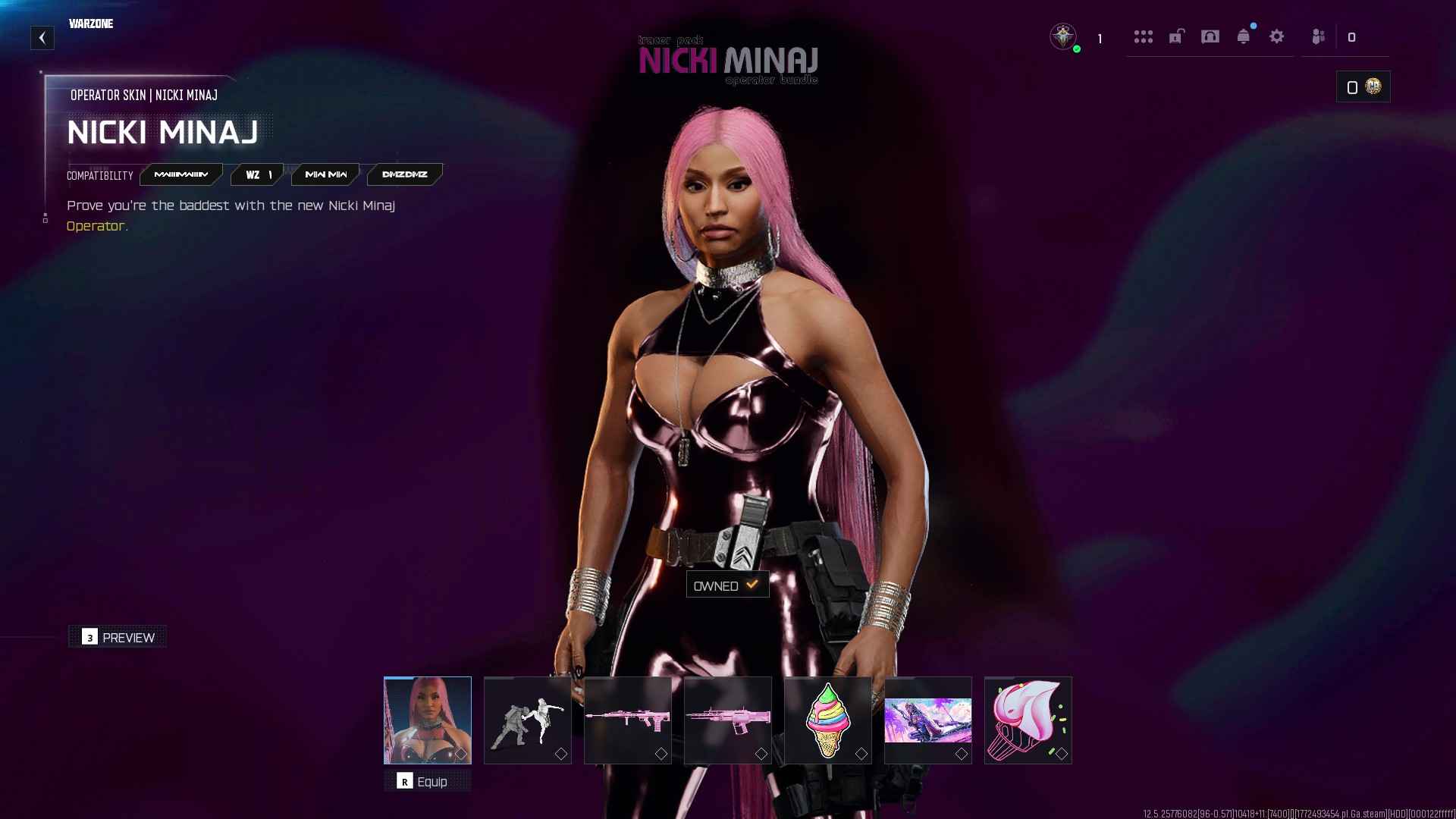Screen dimensions: 1456x819
Task: Select the MWIII compatibility badge
Action: click(182, 174)
